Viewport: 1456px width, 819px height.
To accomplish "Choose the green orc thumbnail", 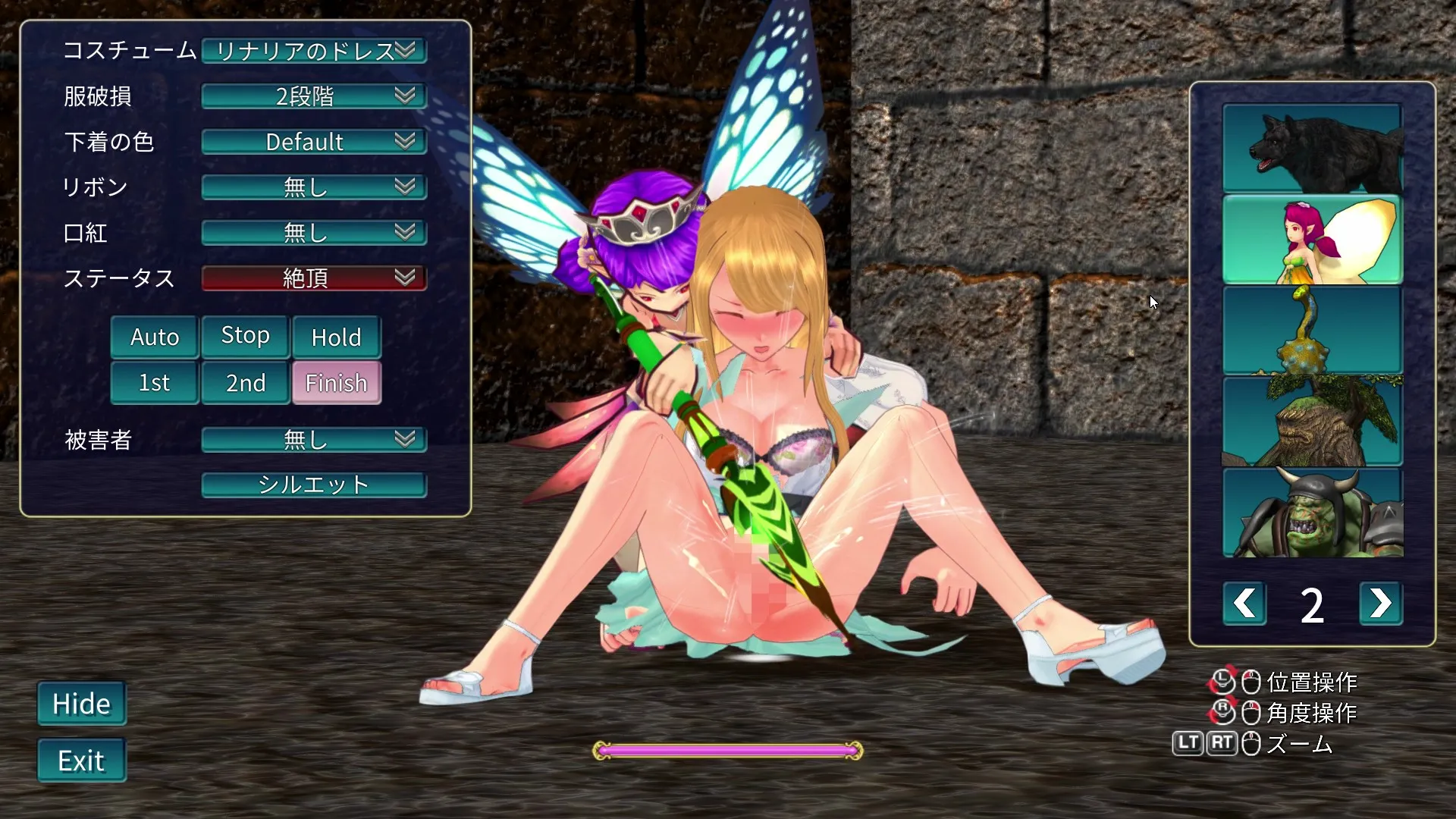I will tap(1312, 513).
